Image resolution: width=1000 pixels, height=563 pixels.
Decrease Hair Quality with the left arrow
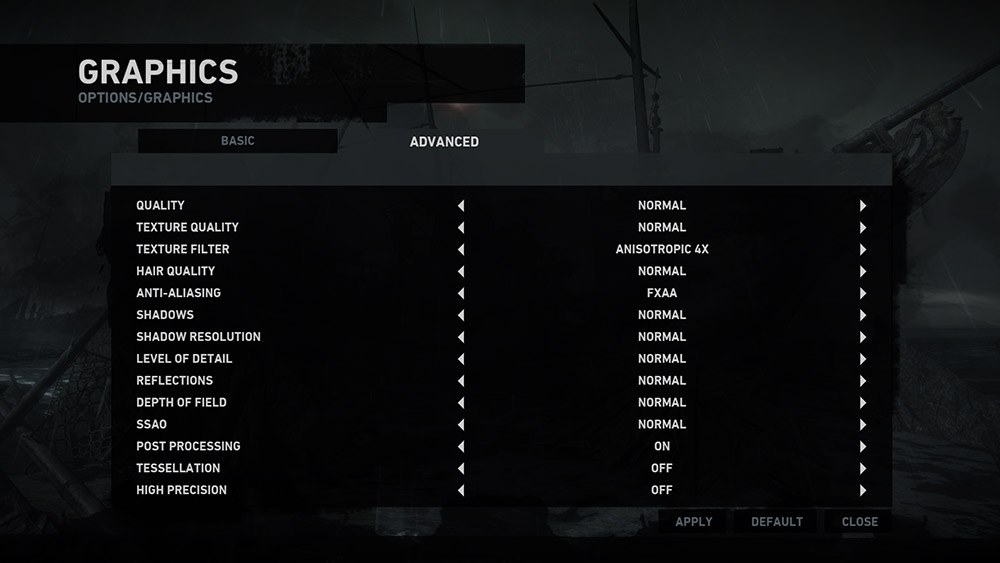[x=461, y=272]
